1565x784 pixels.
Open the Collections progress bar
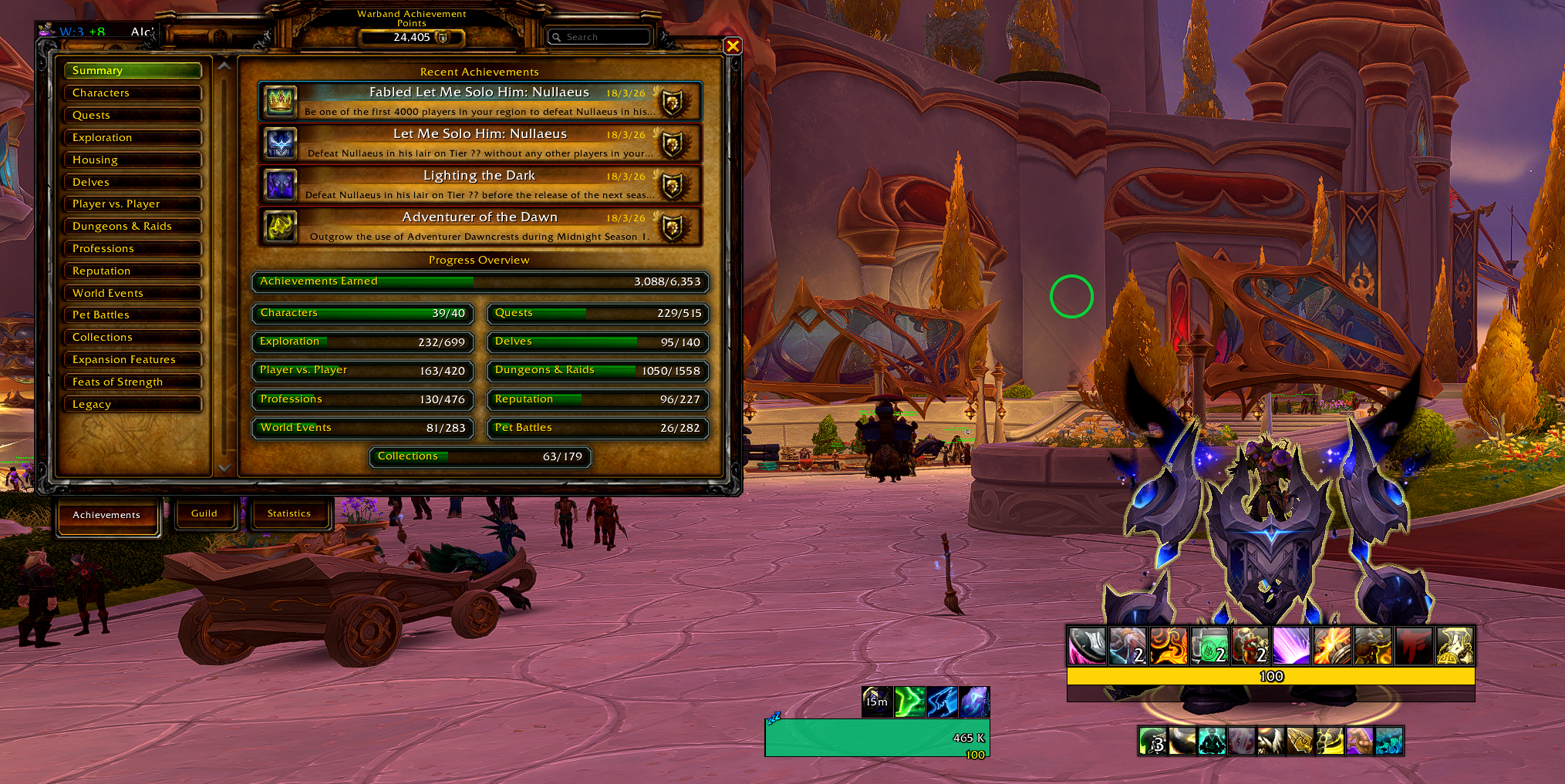pos(480,456)
